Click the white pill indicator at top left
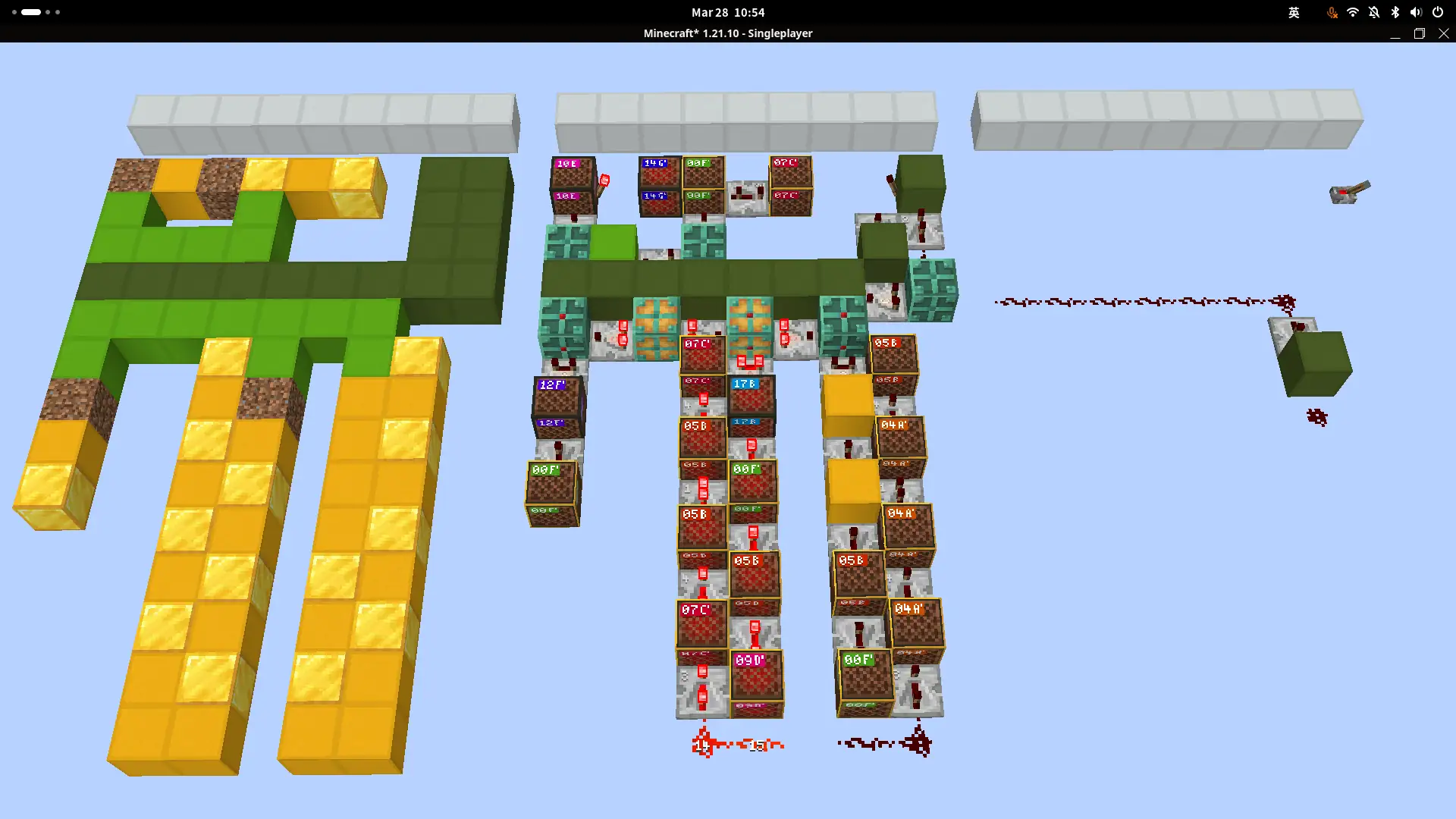Viewport: 1456px width, 819px height. pyautogui.click(x=30, y=11)
